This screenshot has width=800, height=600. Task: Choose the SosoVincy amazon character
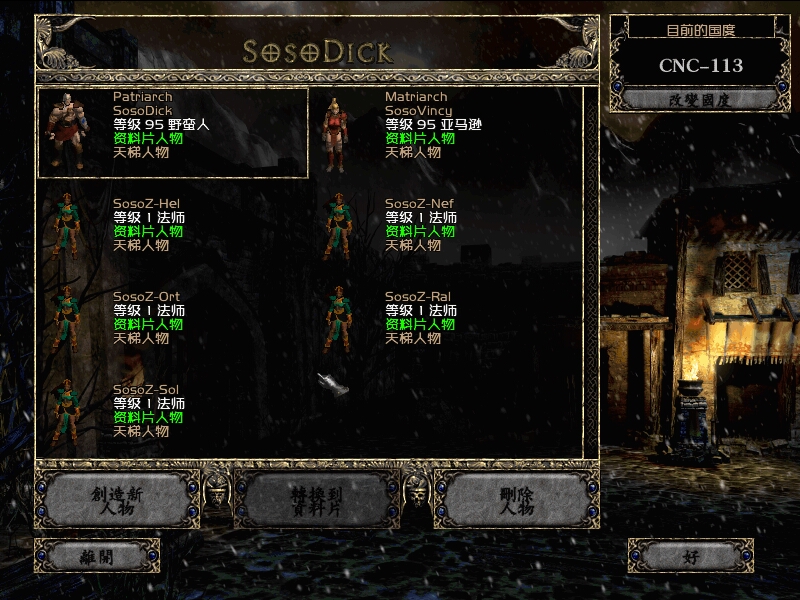[445, 132]
